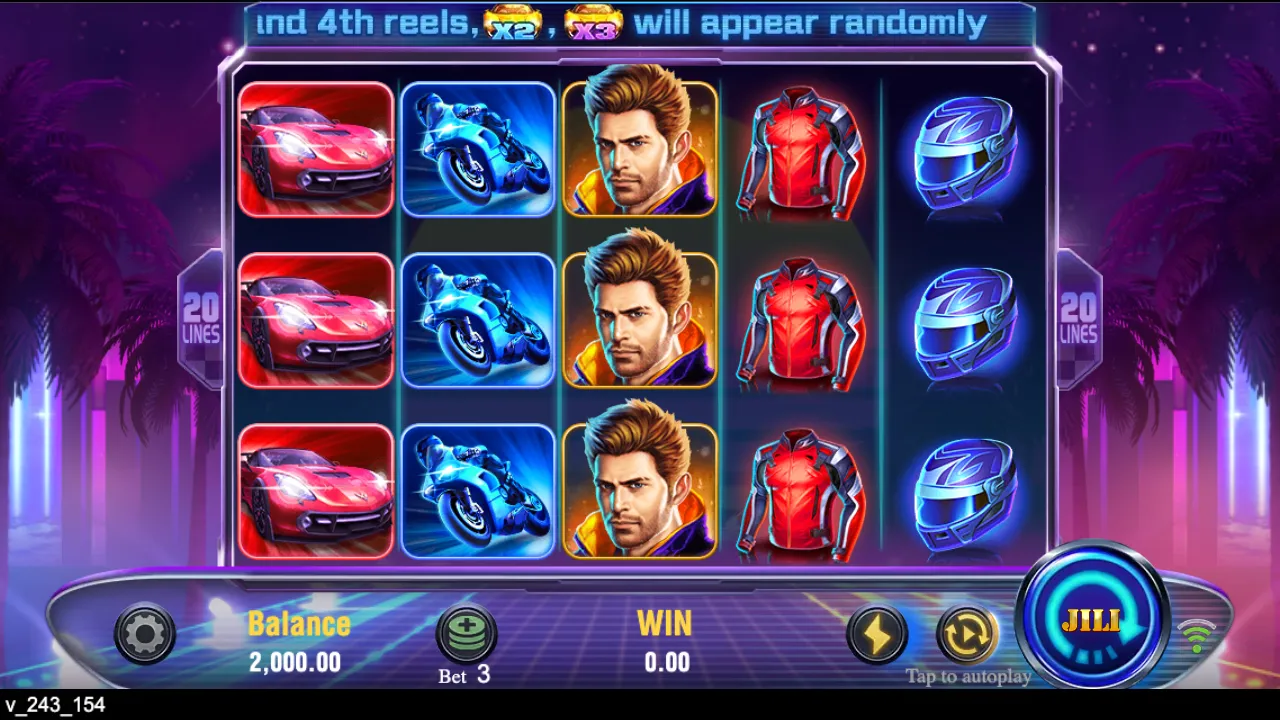Adjust the bet with the green chips button
1280x720 pixels.
coord(467,633)
